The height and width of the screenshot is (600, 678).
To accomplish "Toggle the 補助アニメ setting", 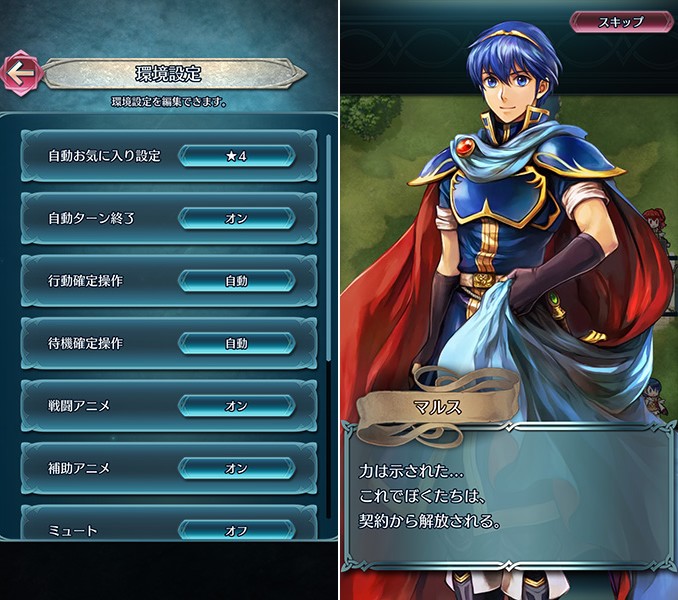I will (x=236, y=467).
